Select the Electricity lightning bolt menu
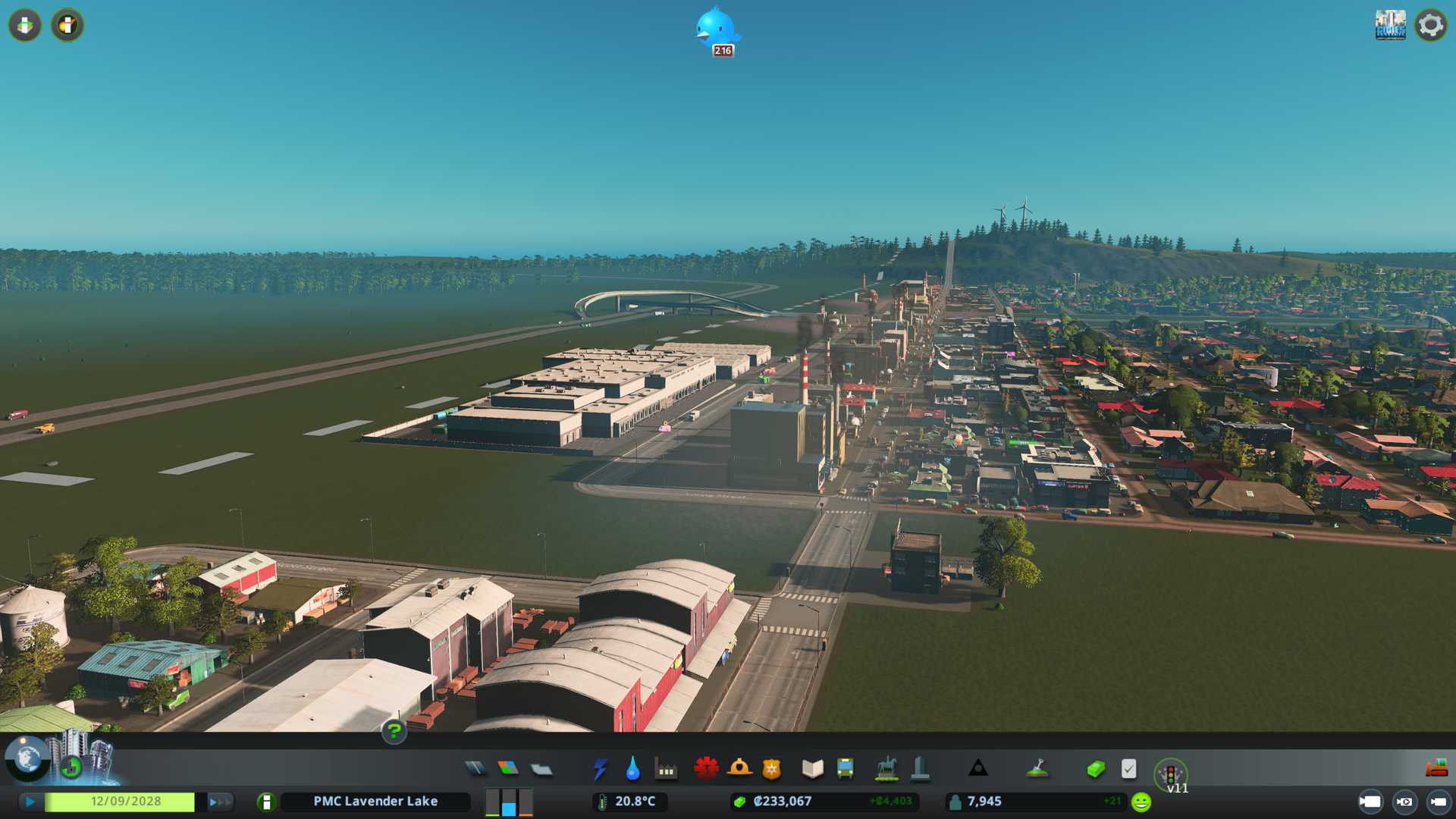The image size is (1456, 819). [x=600, y=769]
